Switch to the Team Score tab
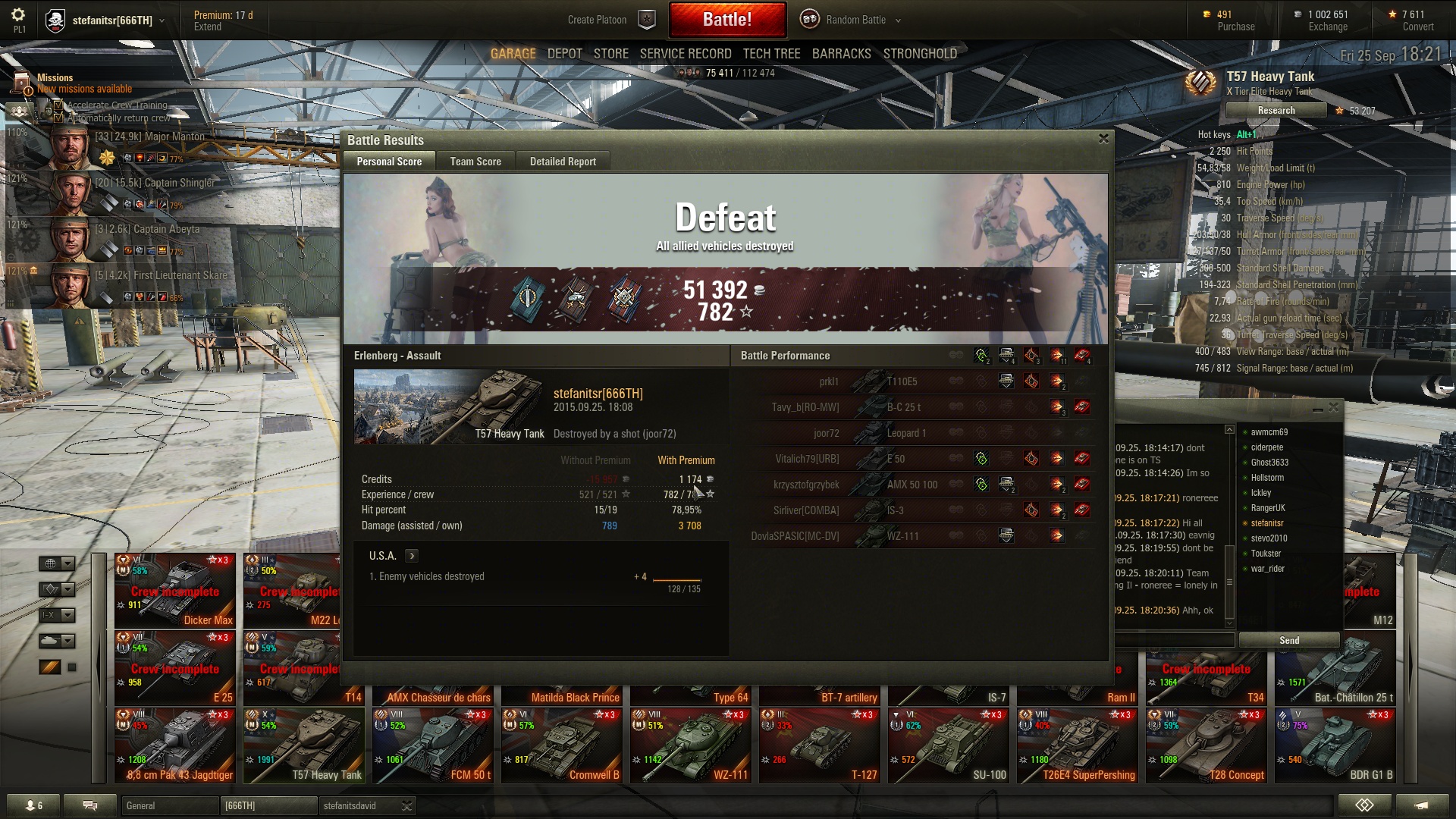This screenshot has height=819, width=1456. [x=475, y=162]
